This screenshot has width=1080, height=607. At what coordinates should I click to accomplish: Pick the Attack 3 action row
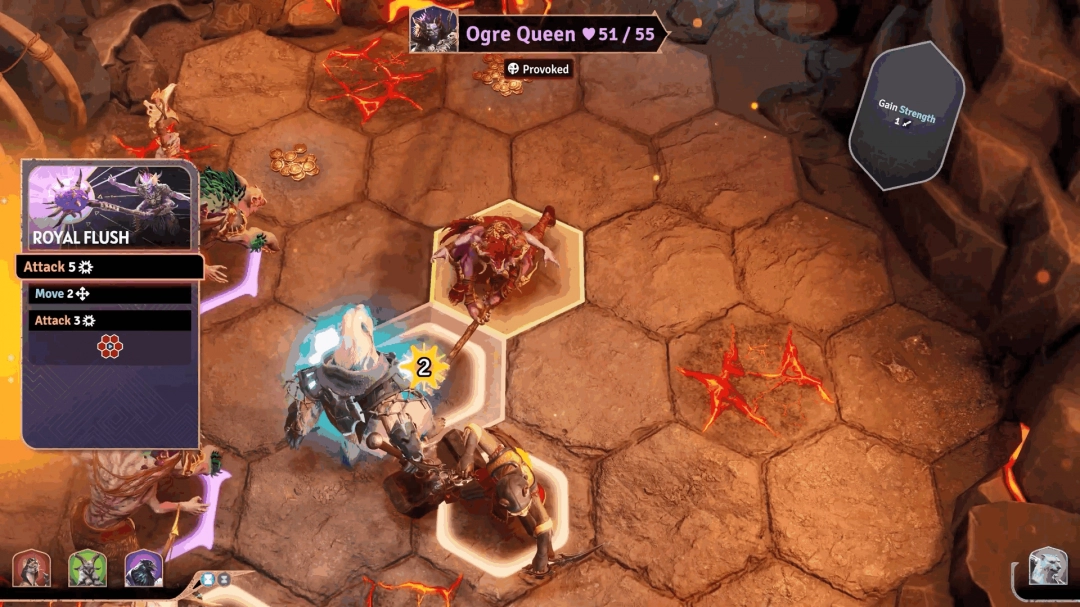click(x=110, y=320)
